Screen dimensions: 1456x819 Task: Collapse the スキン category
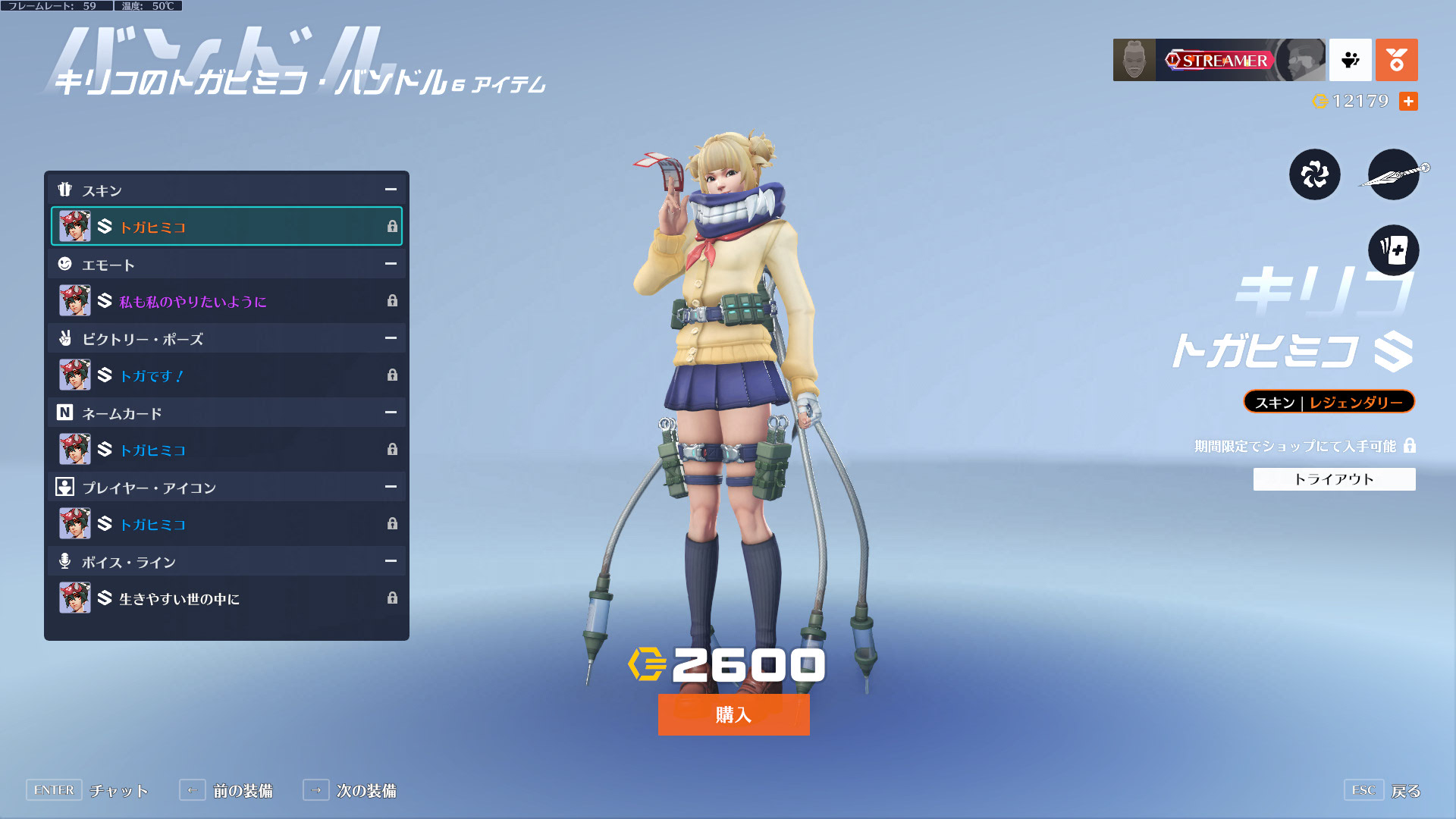(x=391, y=190)
